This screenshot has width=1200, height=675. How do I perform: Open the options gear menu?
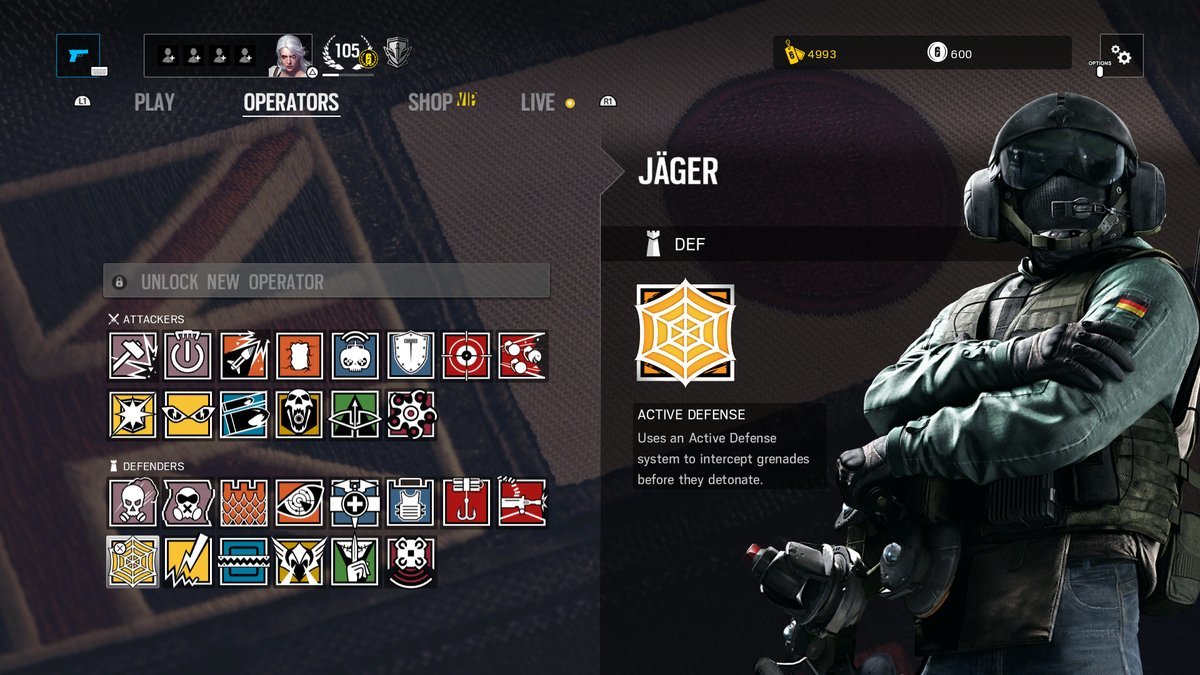[x=1121, y=55]
